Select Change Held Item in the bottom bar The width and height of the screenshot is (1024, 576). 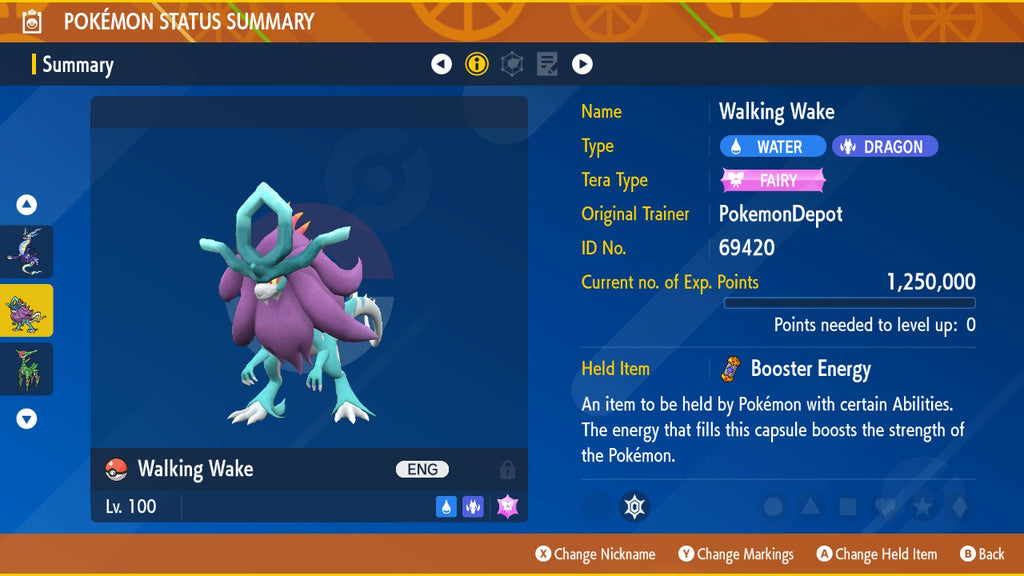877,554
